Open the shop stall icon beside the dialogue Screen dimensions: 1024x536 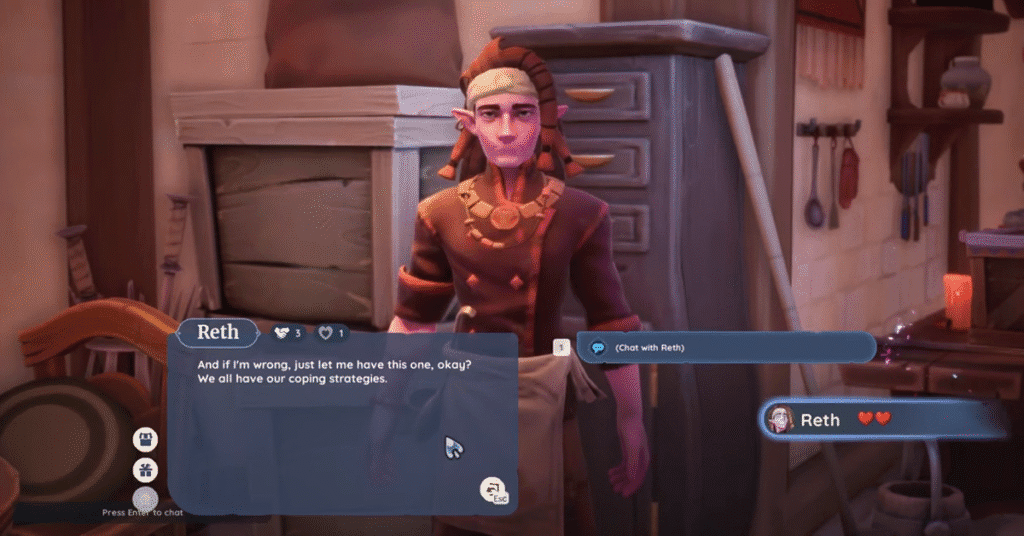(146, 439)
